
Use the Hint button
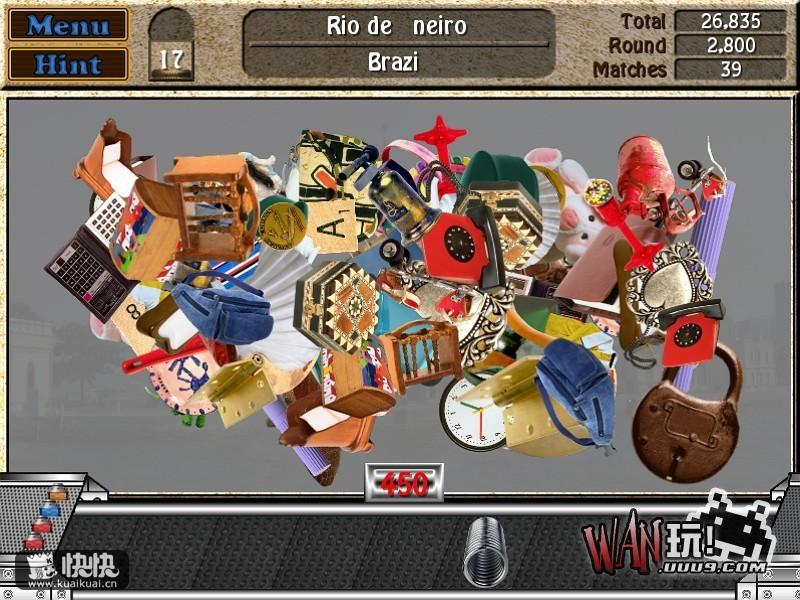pos(68,64)
